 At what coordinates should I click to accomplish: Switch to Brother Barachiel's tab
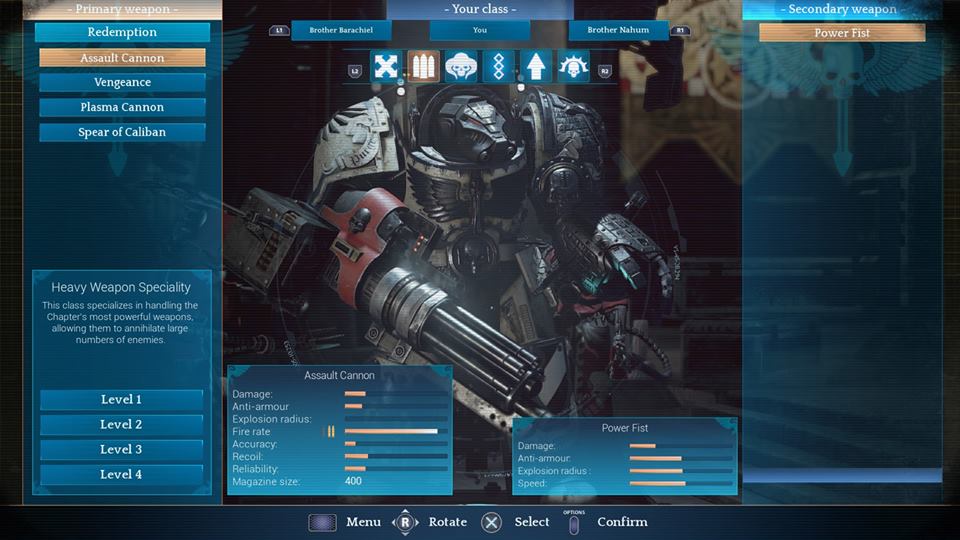[x=337, y=31]
